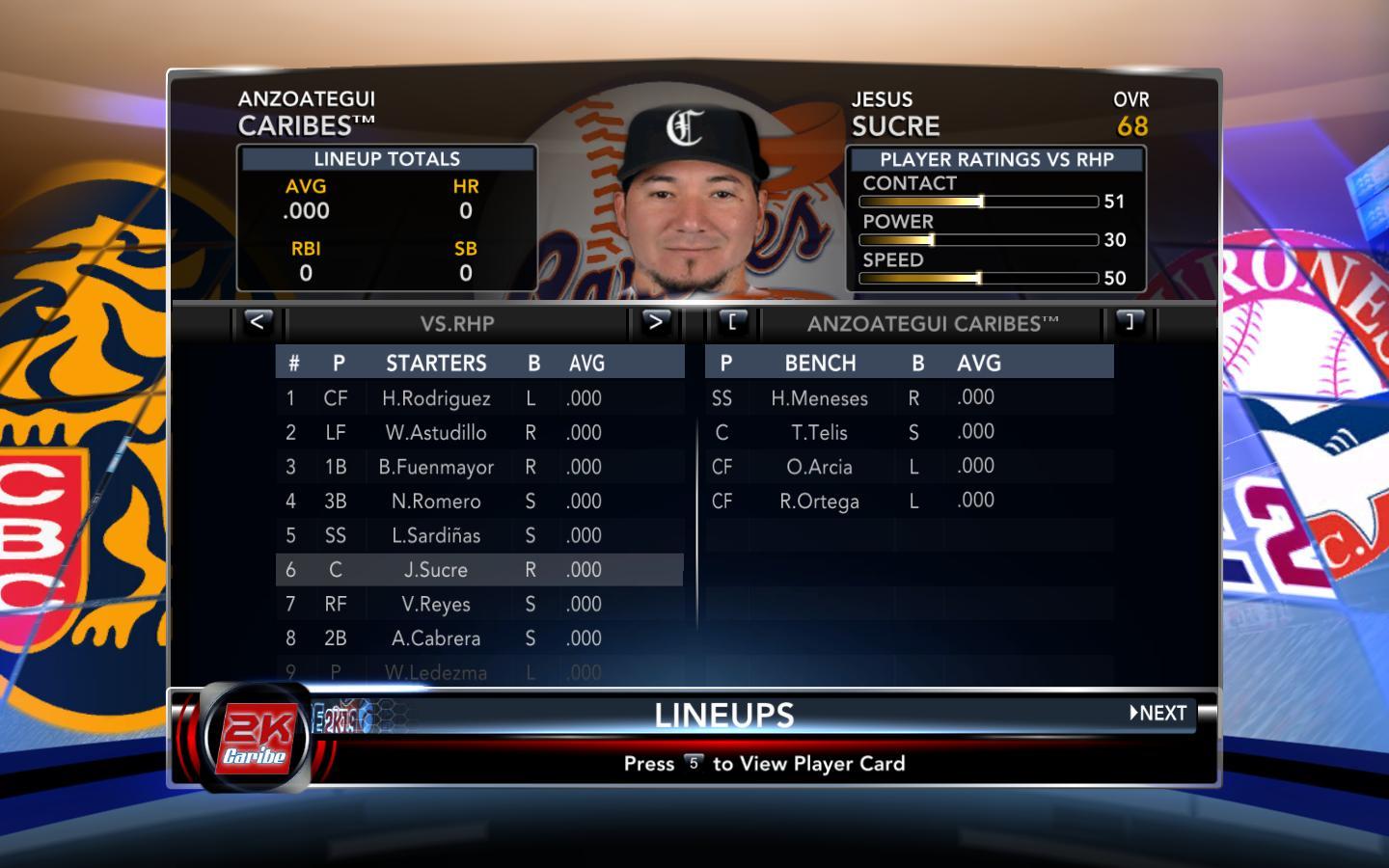
Task: Select bench player H.Meneses
Action: (x=819, y=398)
